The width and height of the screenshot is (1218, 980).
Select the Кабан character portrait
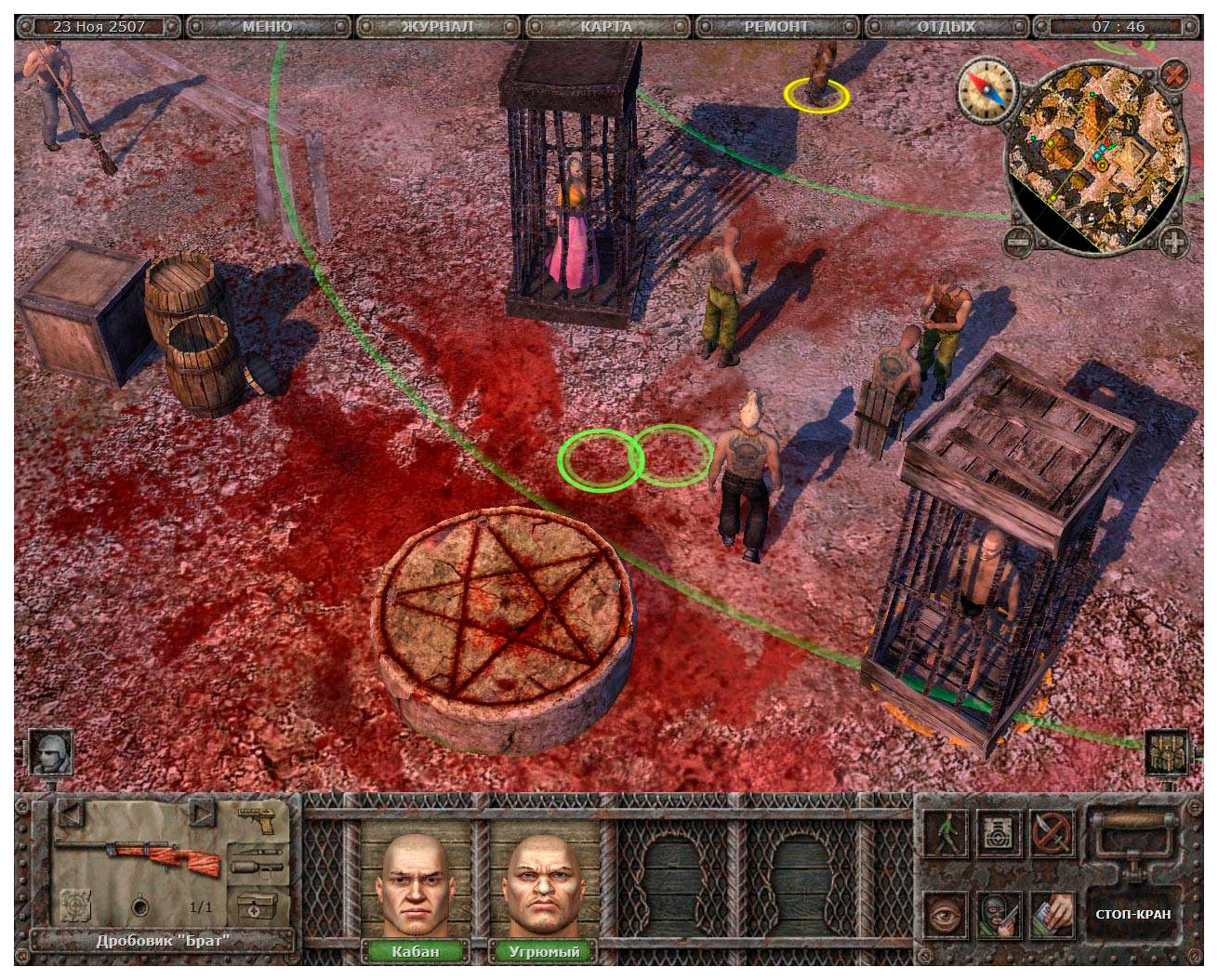(415, 888)
